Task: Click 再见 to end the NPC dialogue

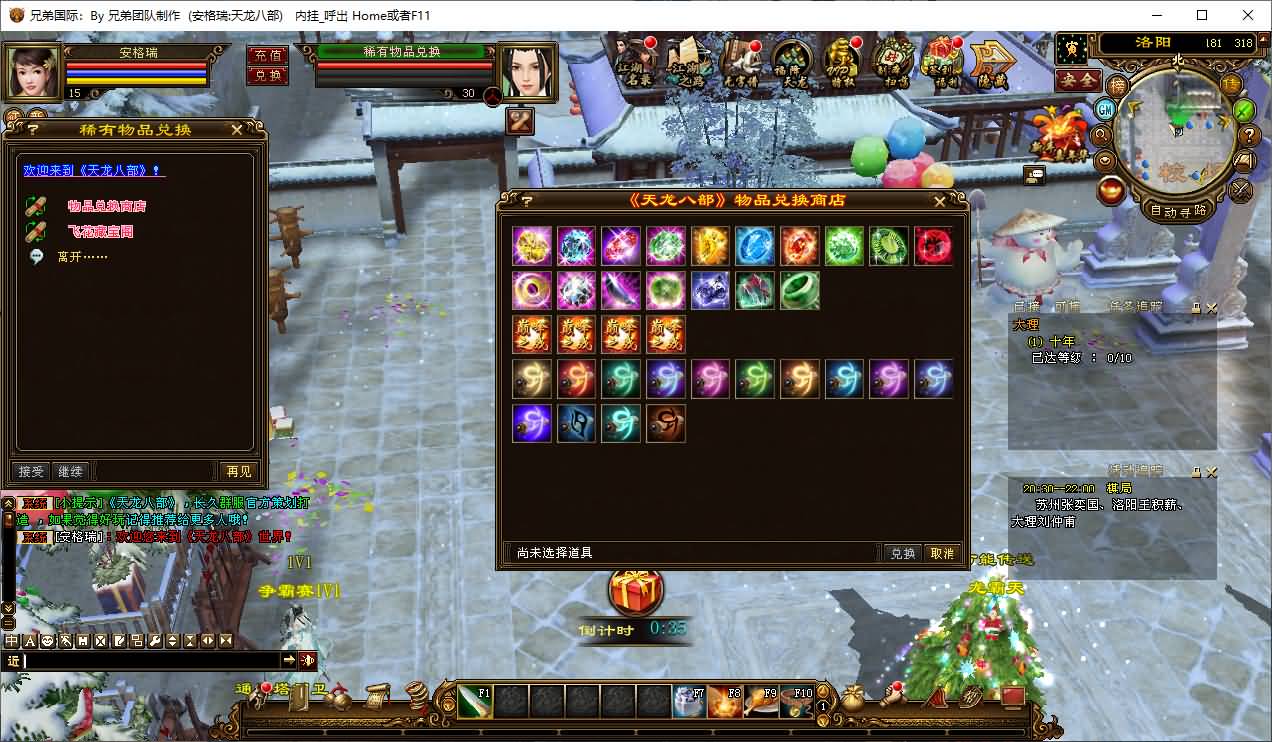Action: point(239,471)
